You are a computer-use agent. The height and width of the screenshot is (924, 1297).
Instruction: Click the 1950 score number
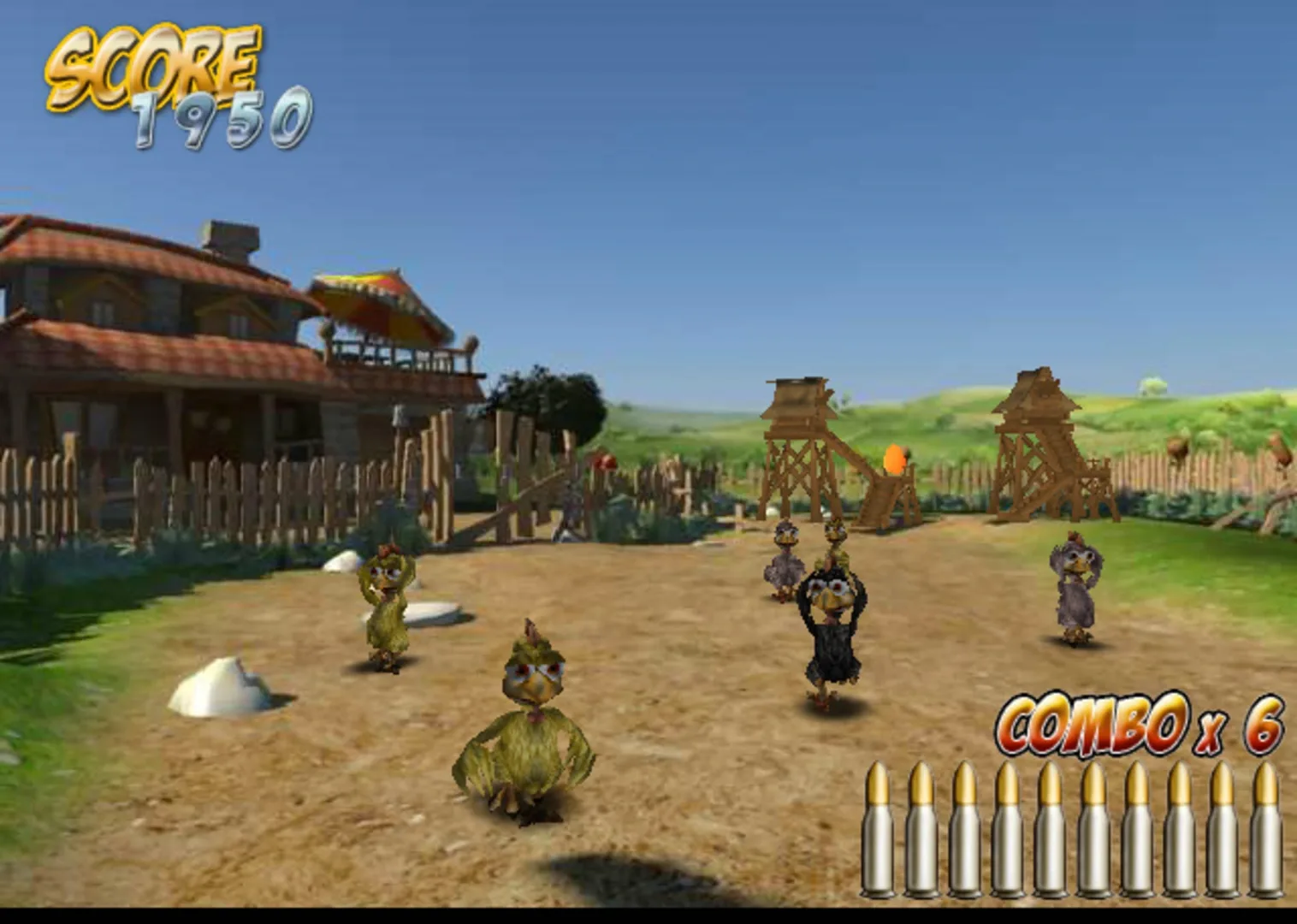coord(222,120)
